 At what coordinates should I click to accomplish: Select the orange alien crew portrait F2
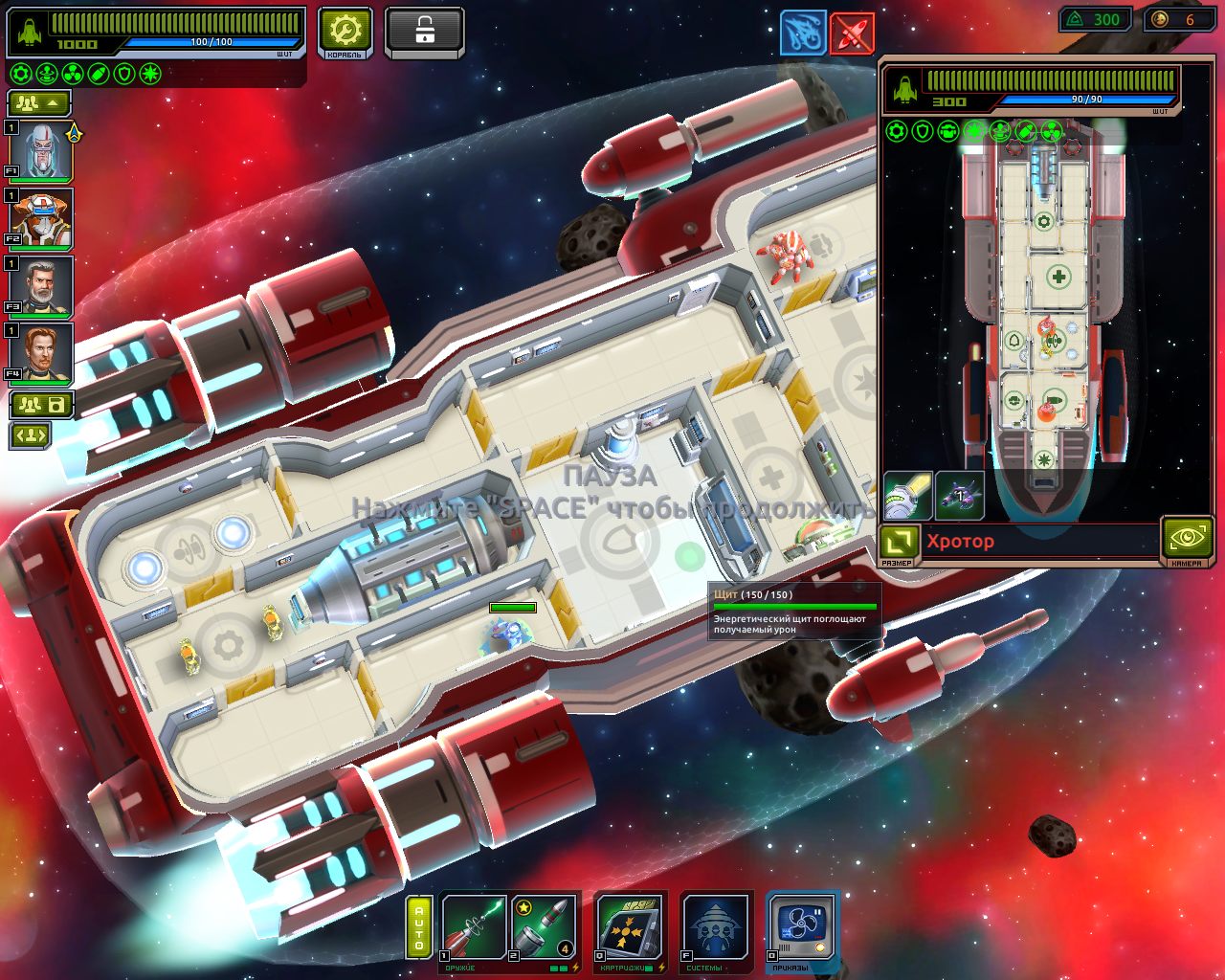[x=42, y=218]
